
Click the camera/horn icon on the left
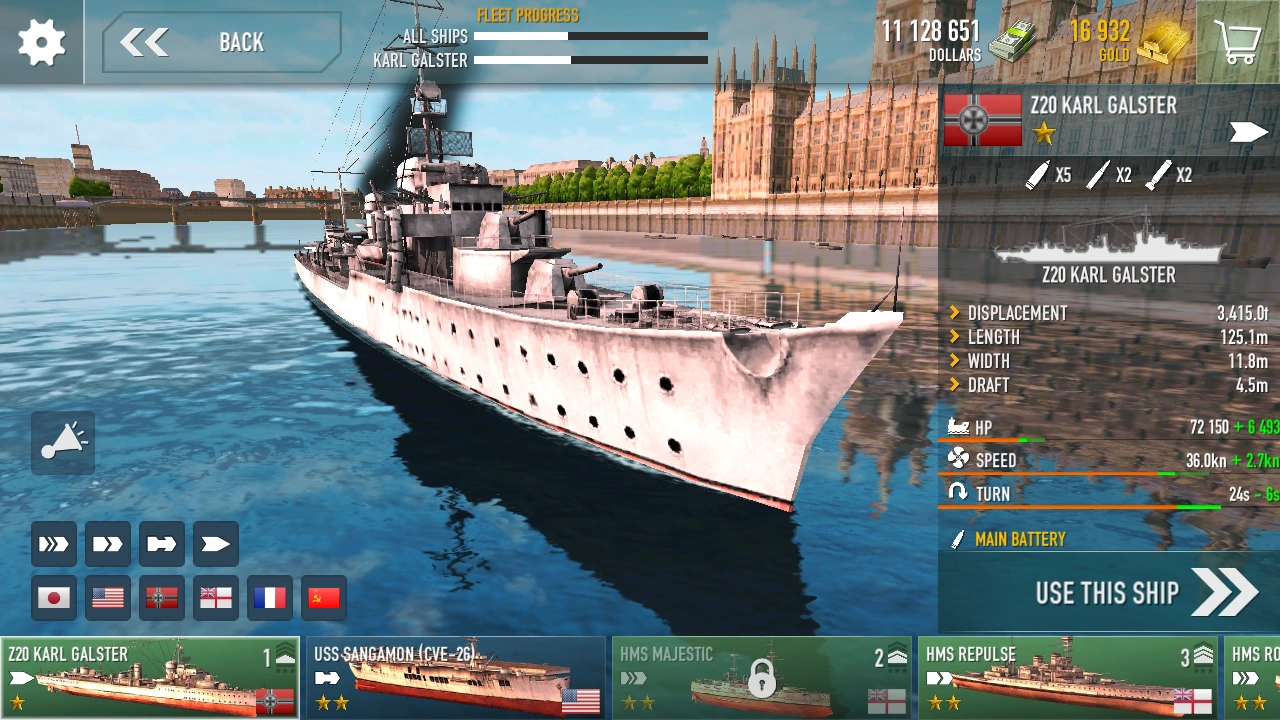pos(62,443)
